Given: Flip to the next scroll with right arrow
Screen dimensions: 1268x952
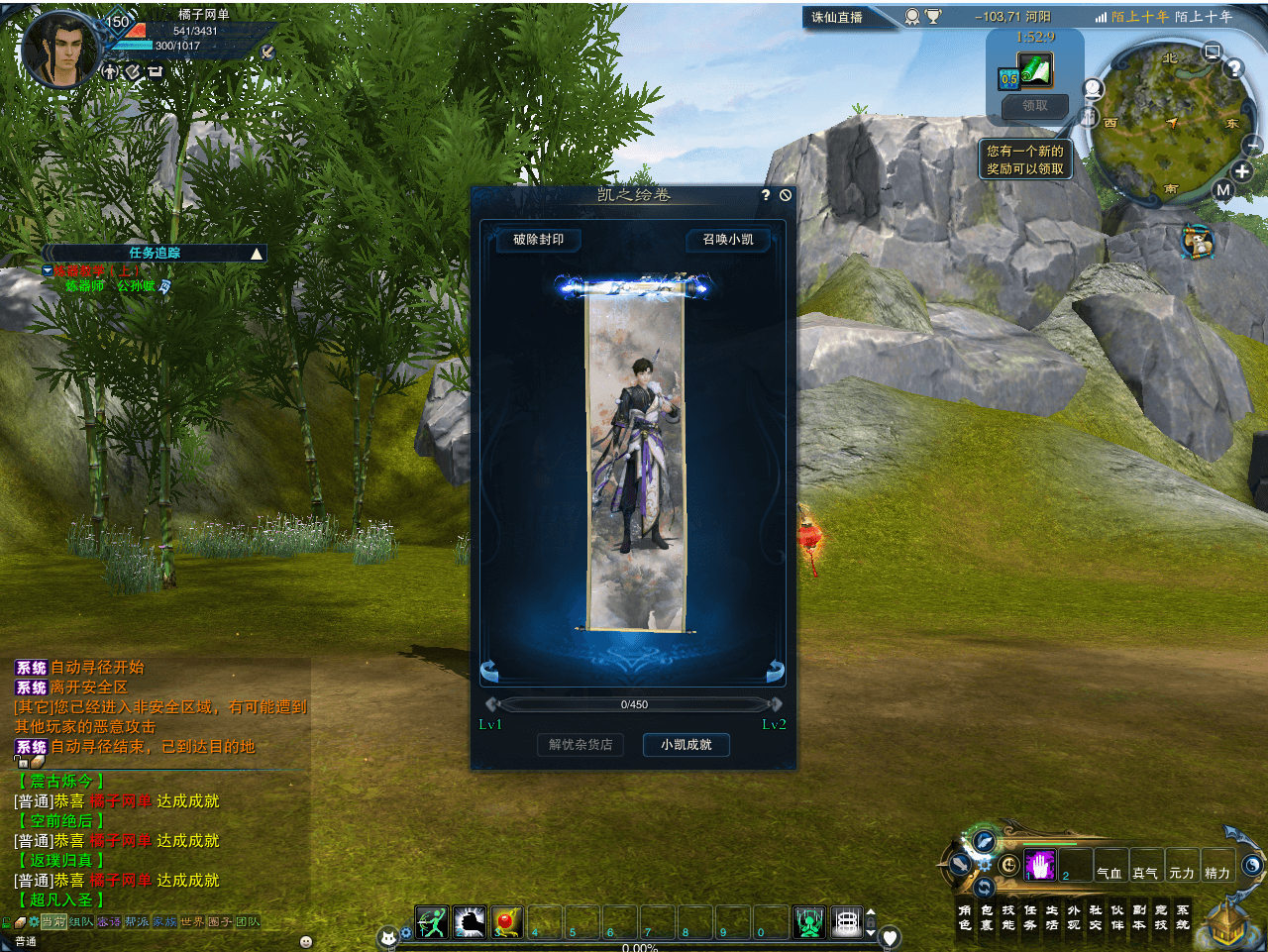Looking at the screenshot, I should tap(775, 672).
